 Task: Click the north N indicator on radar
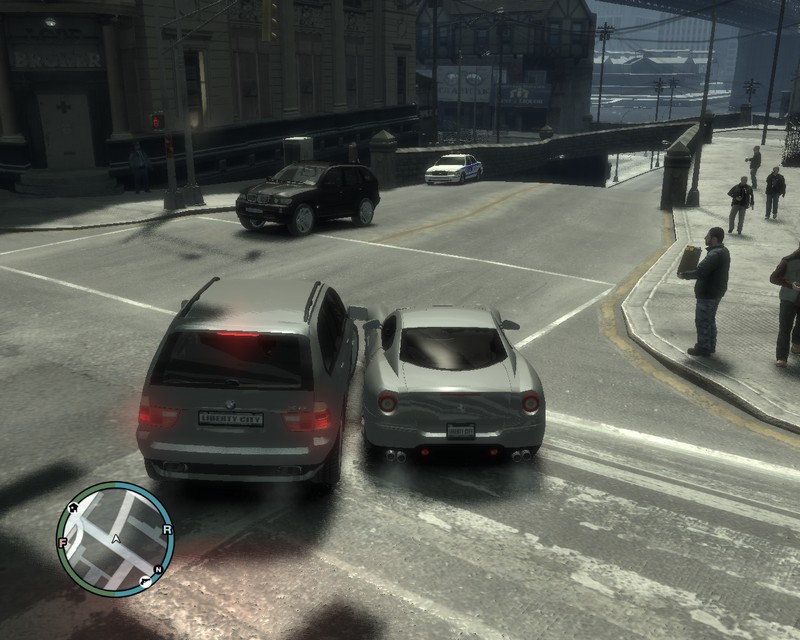(158, 568)
